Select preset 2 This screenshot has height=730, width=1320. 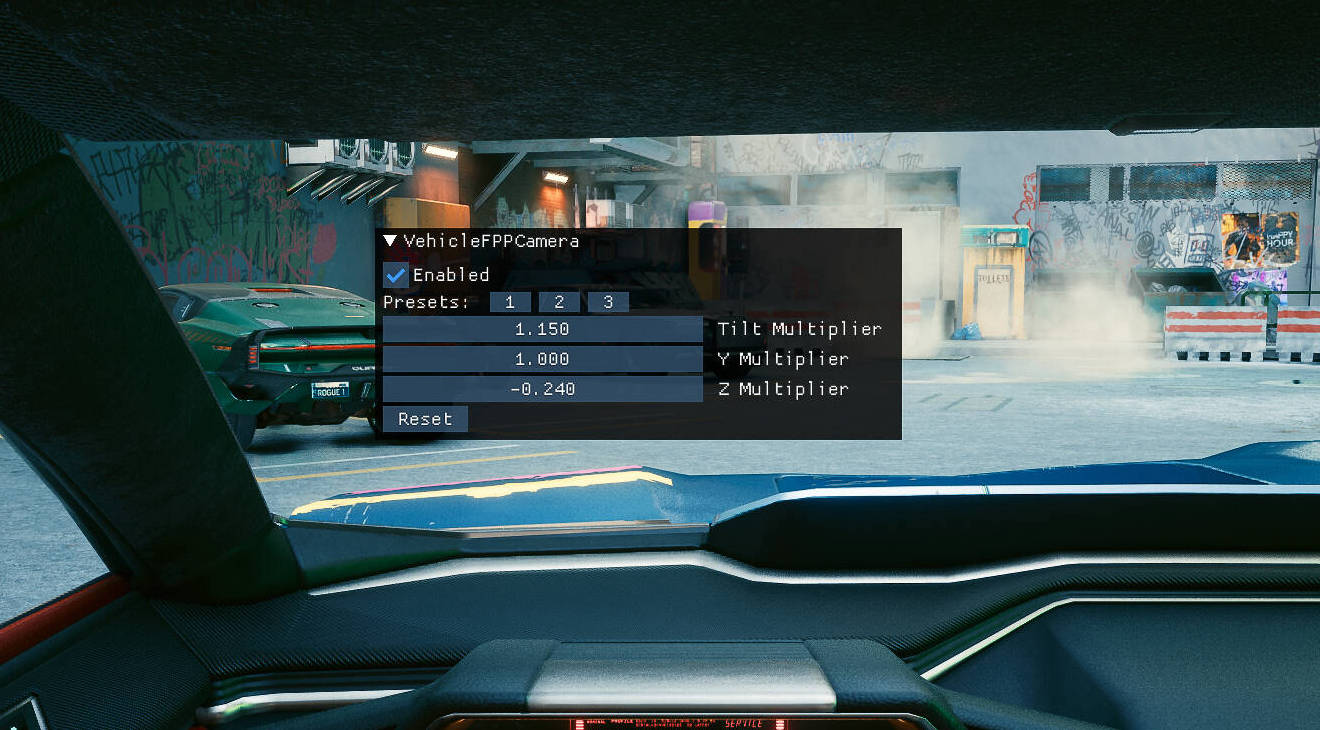click(x=559, y=302)
